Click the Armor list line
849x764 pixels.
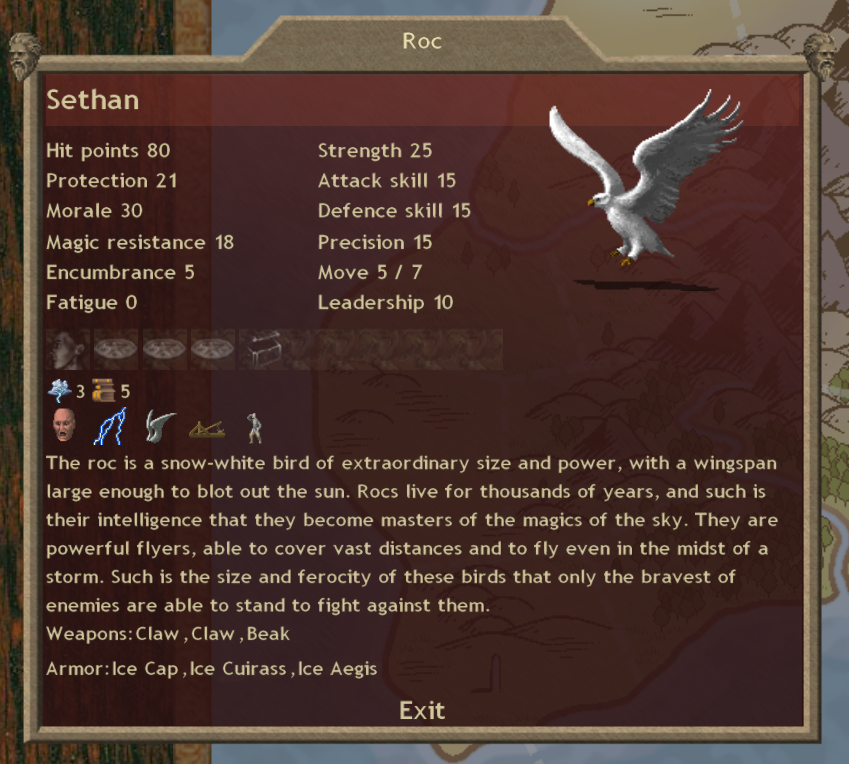tap(211, 668)
